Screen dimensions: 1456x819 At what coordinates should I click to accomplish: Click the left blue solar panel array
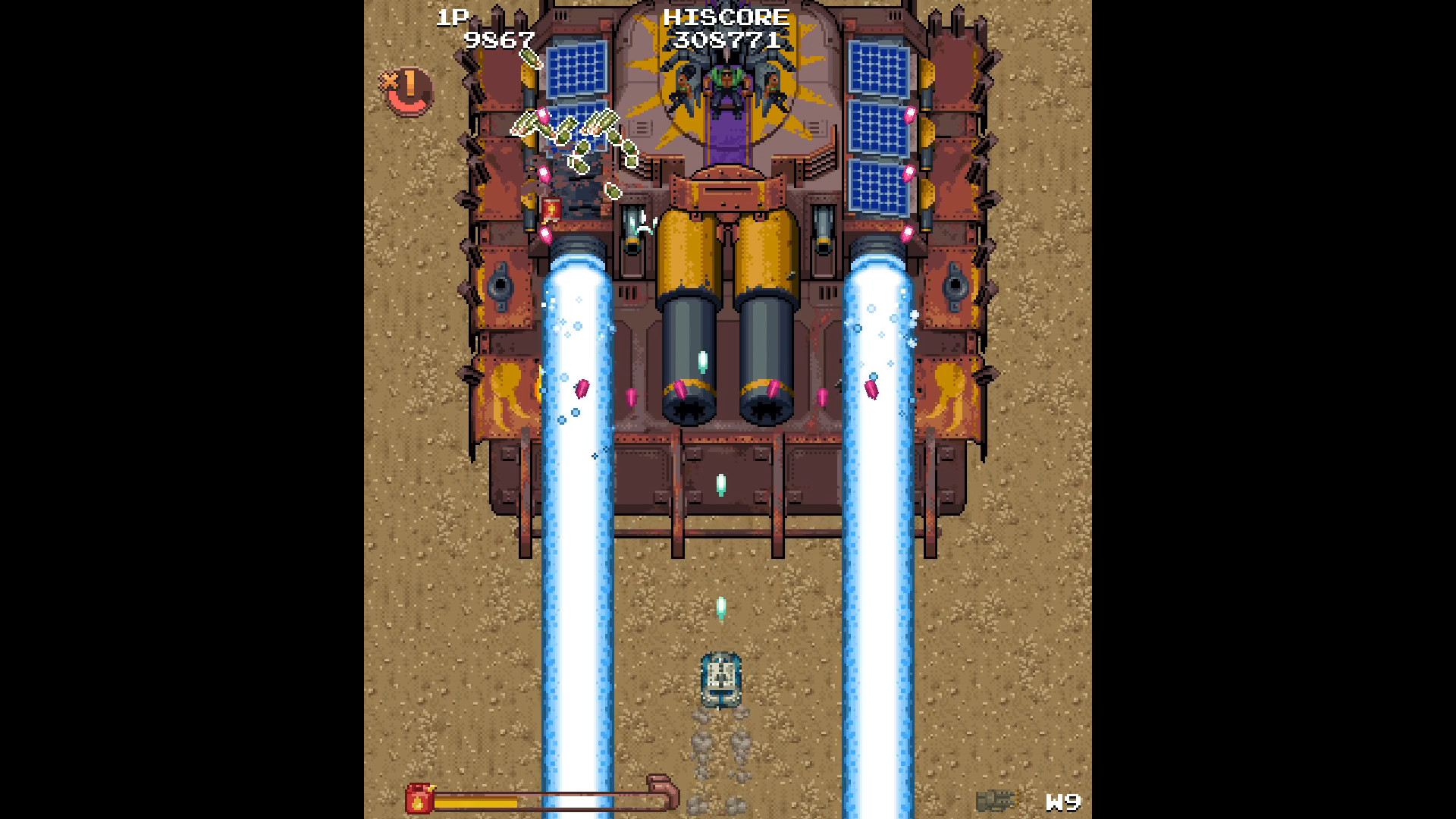pyautogui.click(x=576, y=68)
